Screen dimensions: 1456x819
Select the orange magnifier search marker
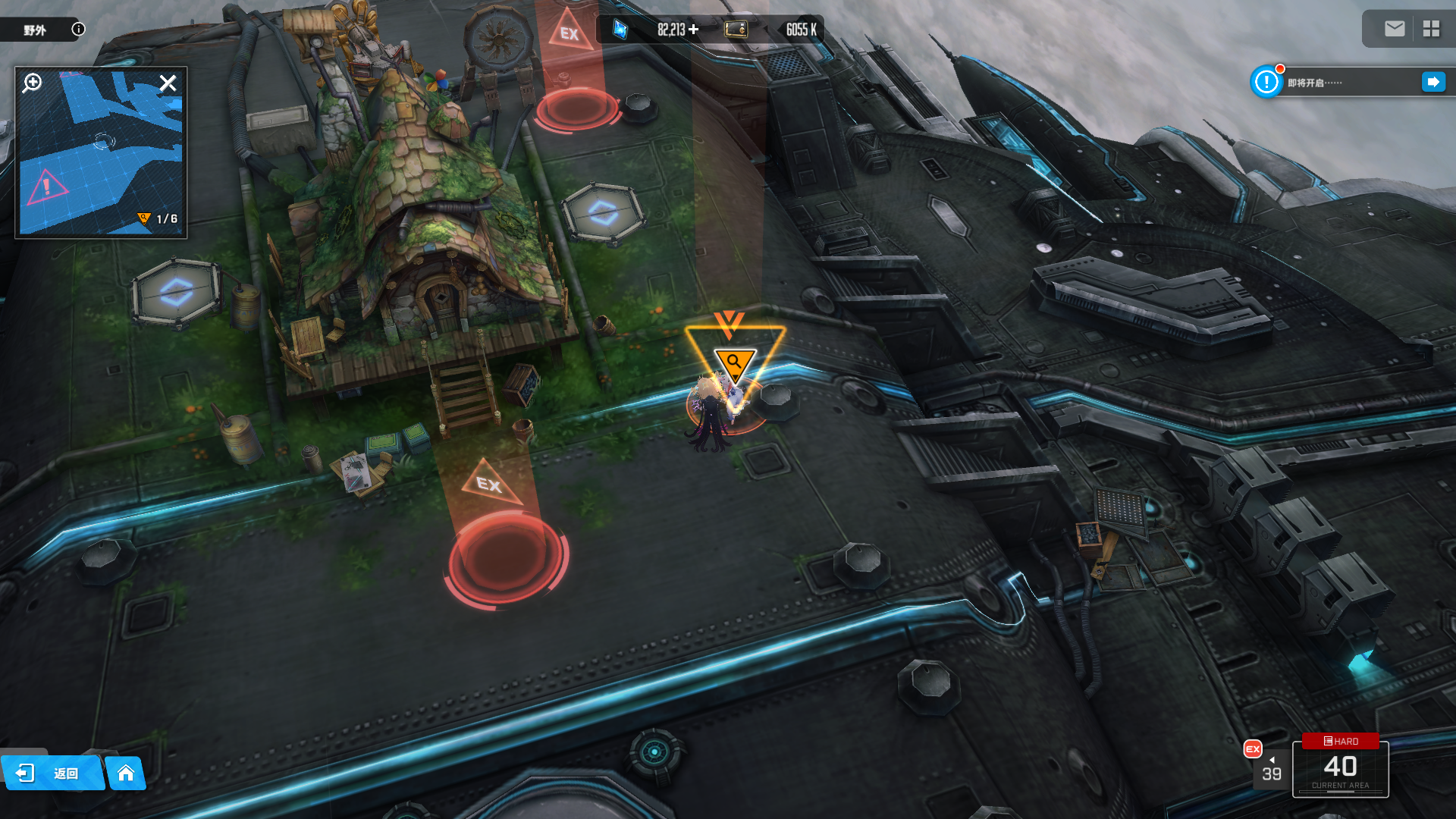(734, 362)
